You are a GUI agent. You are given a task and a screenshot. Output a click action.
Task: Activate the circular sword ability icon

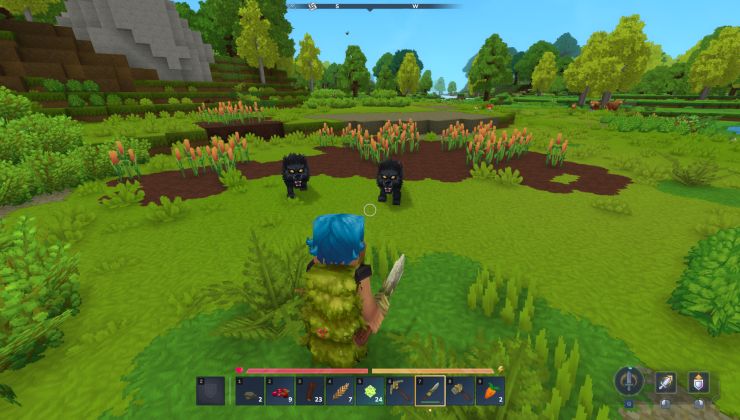click(x=629, y=381)
